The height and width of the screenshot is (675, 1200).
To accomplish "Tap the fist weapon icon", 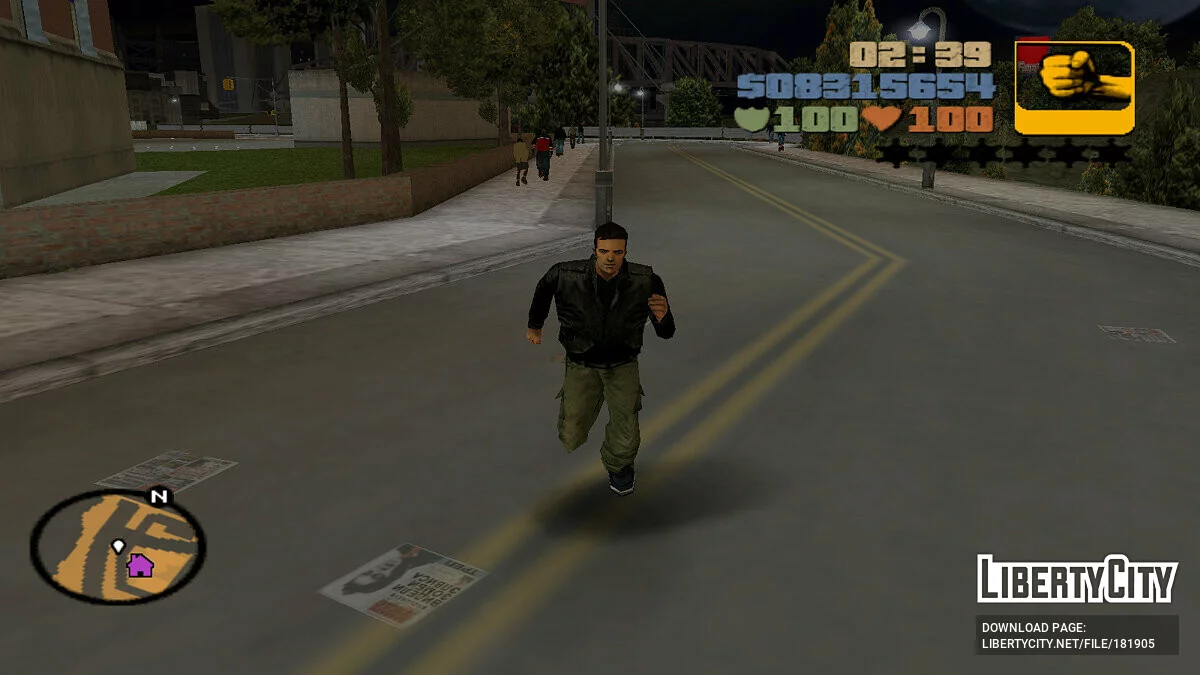I will click(1075, 86).
